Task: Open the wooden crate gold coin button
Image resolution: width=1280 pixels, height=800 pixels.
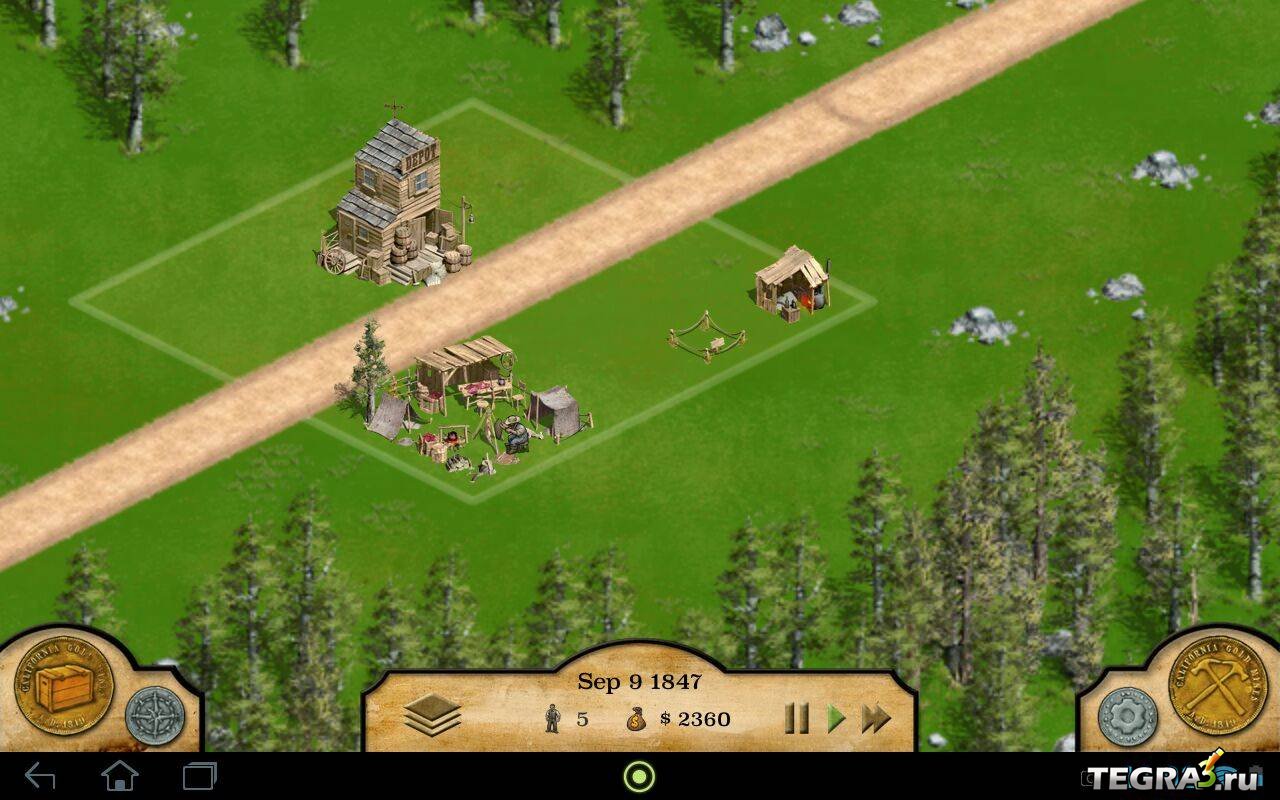Action: (x=63, y=686)
